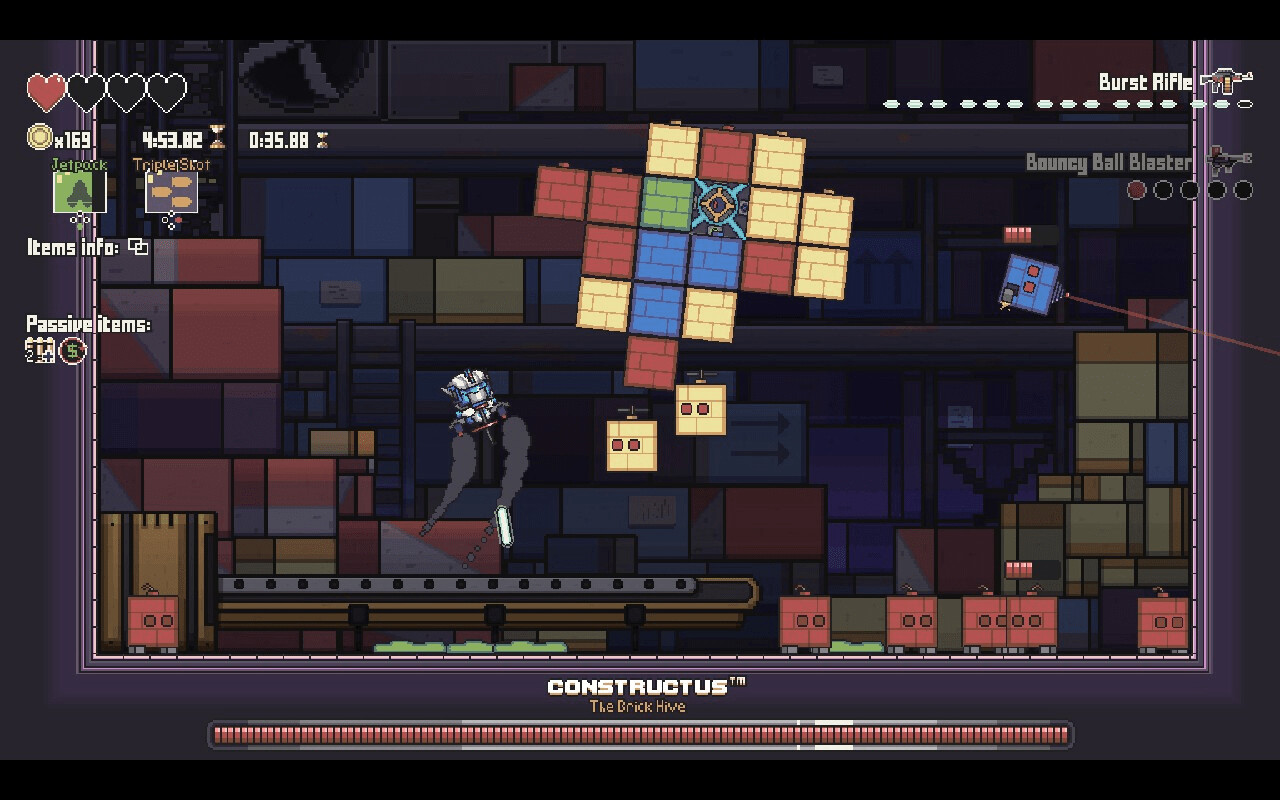Click the Jetpack item icon
1280x800 pixels.
(78, 192)
